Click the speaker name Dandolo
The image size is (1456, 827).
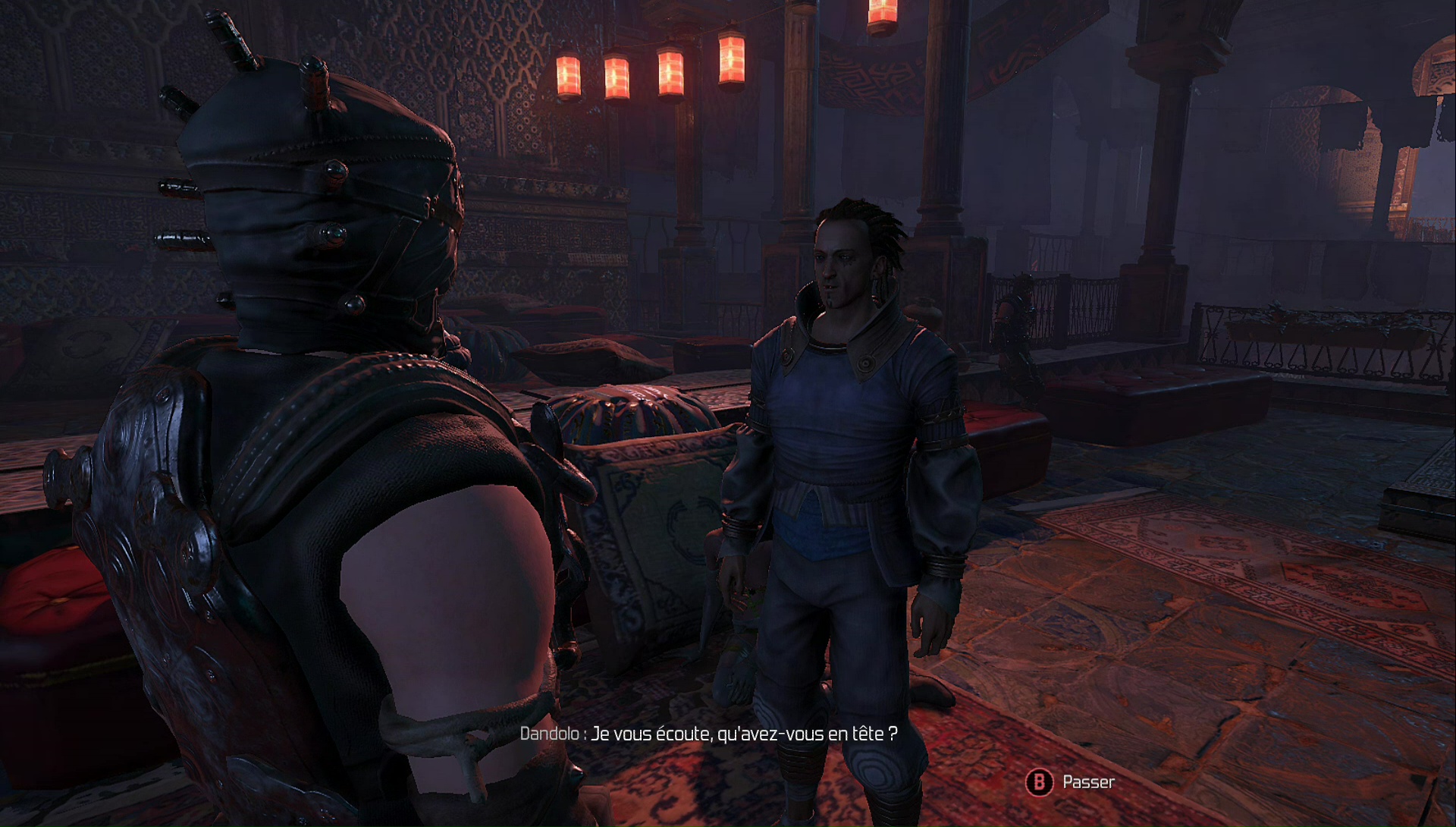tap(548, 734)
